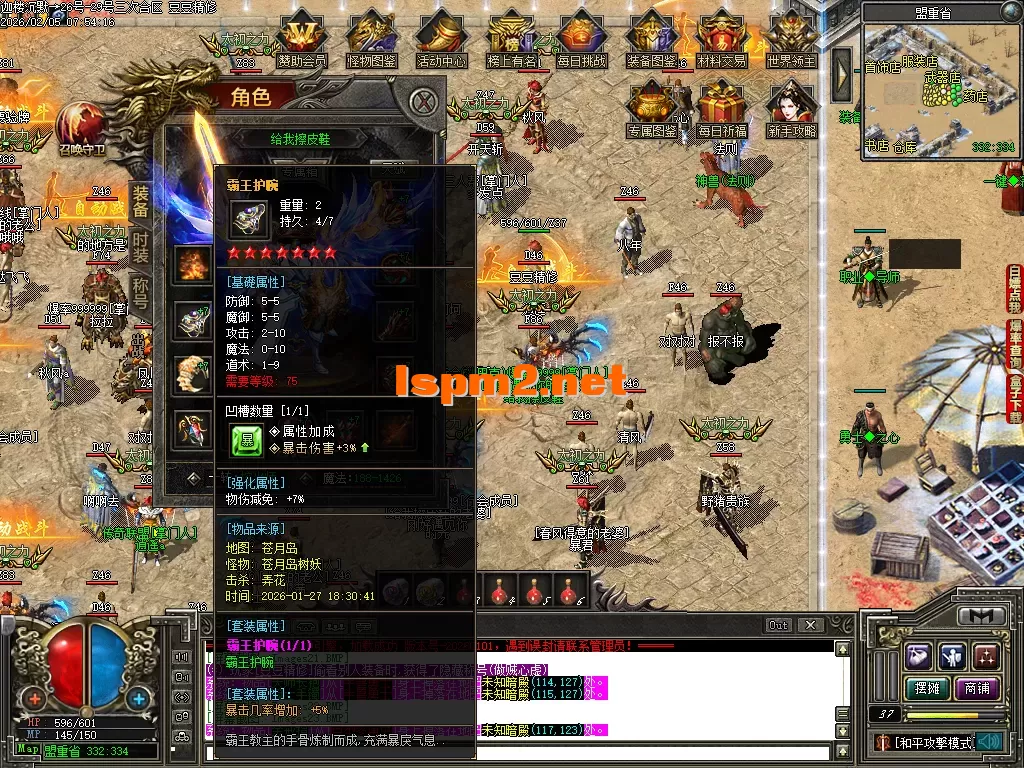
Task: Open the 怪物图鉴 monster codex
Action: coord(371,38)
